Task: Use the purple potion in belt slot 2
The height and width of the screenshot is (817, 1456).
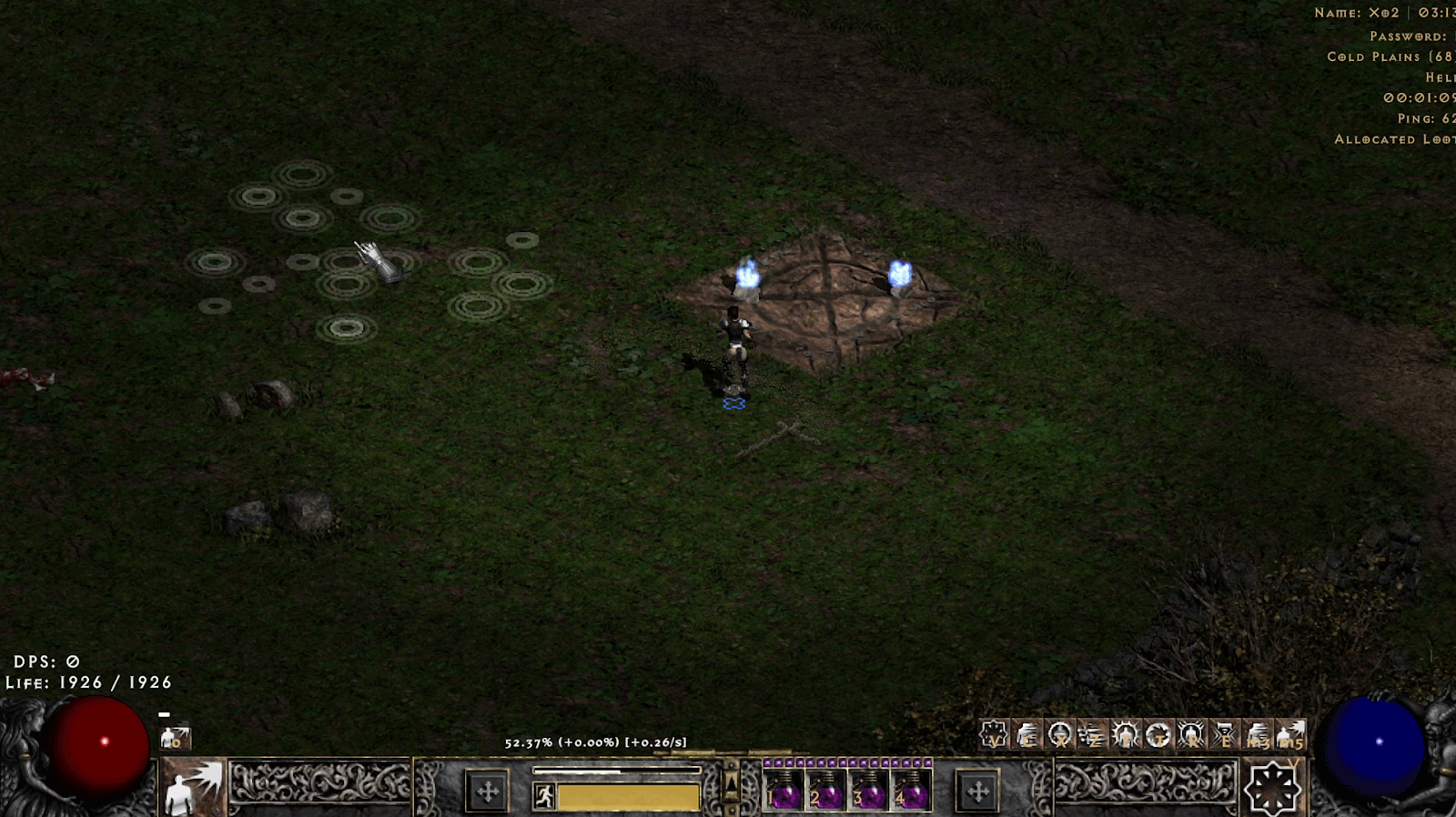Action: 826,790
